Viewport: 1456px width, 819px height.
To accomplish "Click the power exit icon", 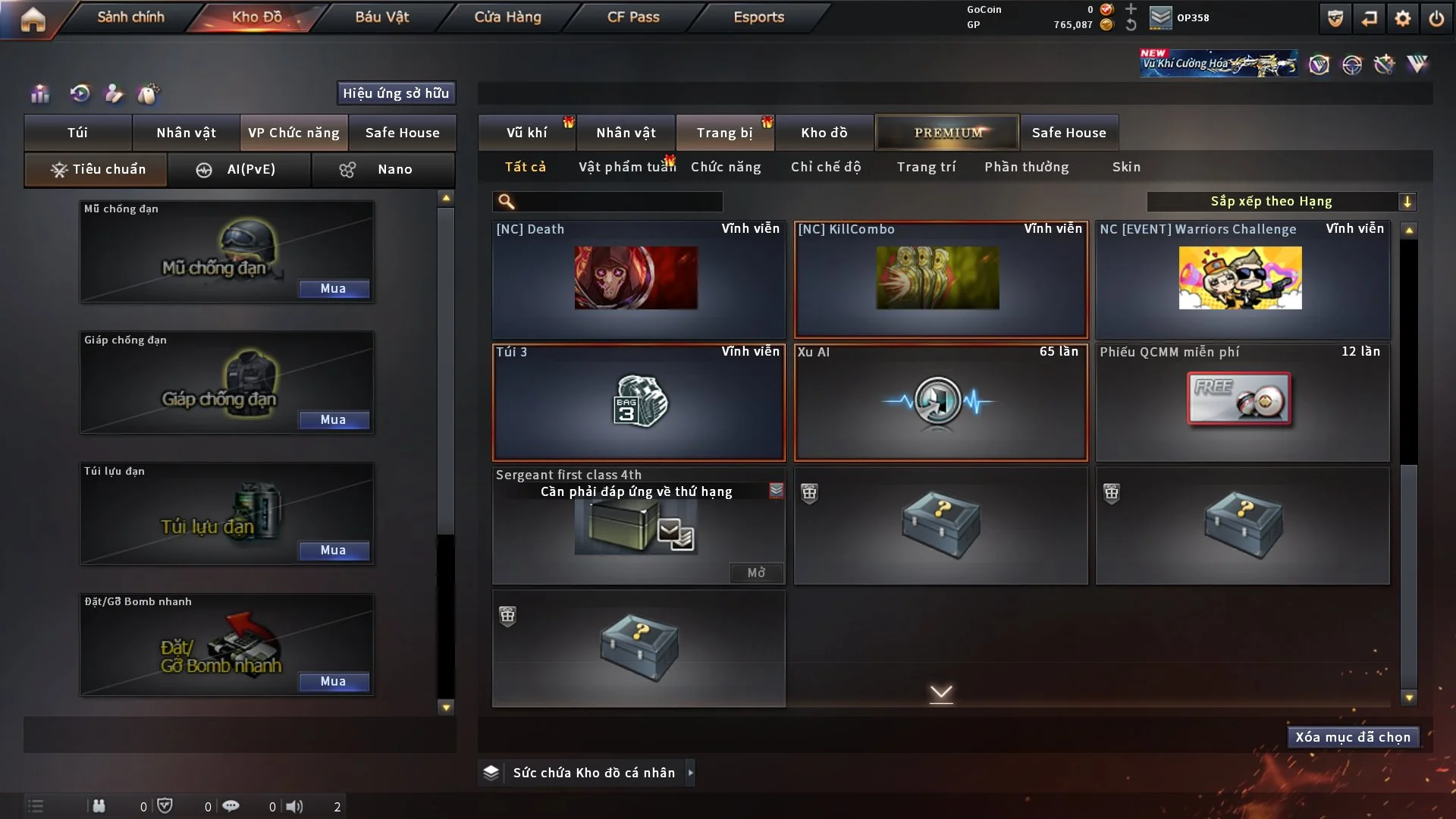I will [1436, 18].
